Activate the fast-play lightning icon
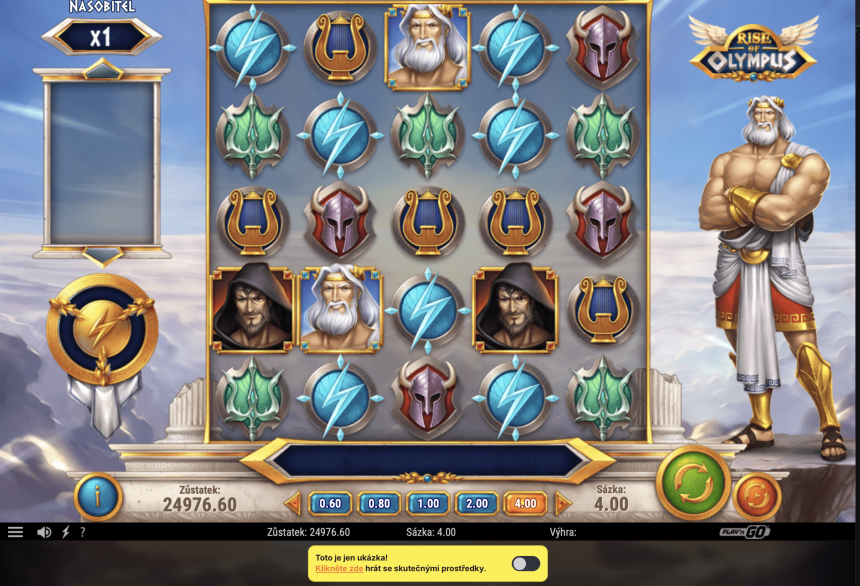The height and width of the screenshot is (586, 860). point(66,533)
